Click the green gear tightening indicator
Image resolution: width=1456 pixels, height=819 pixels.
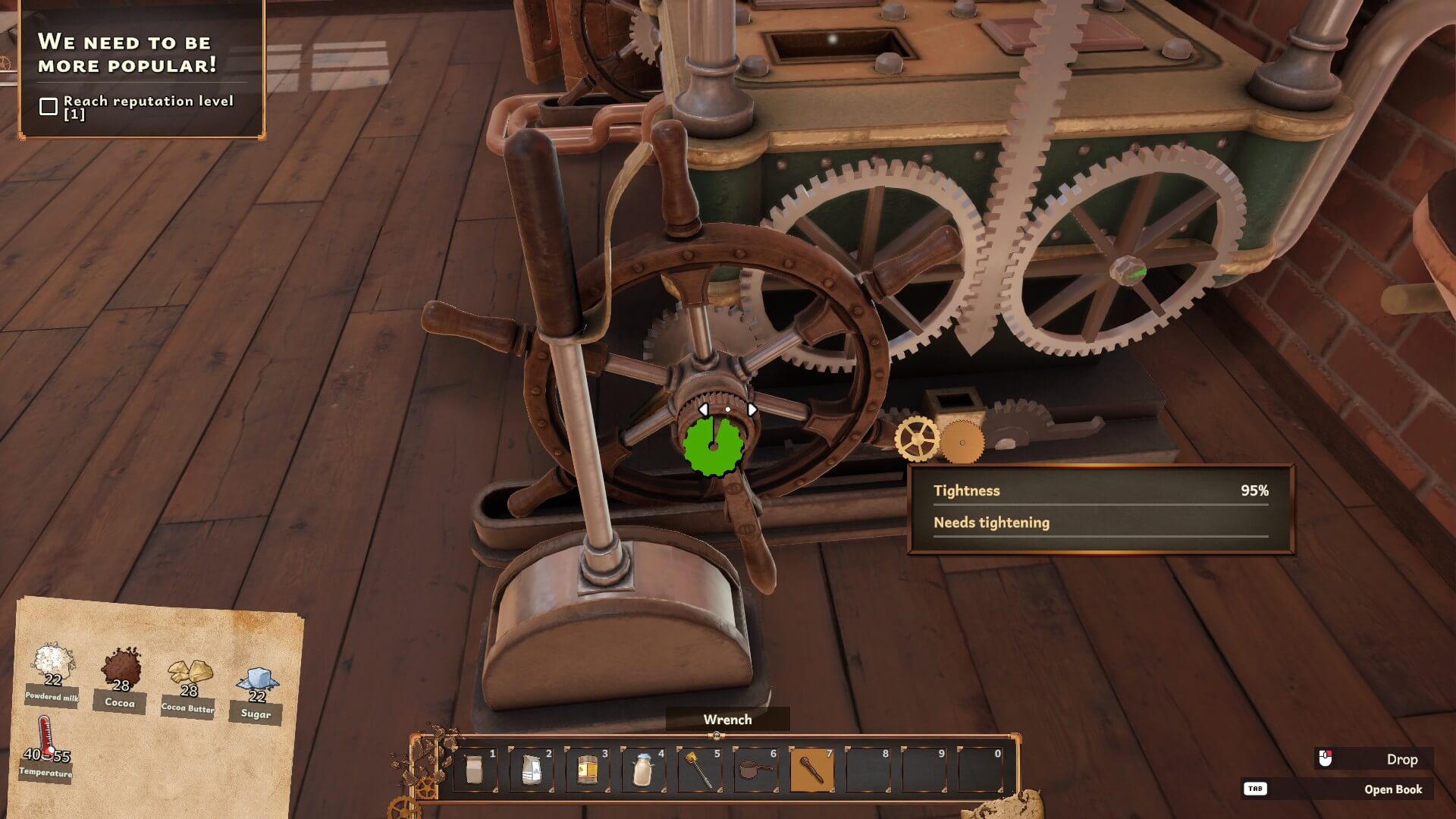[x=713, y=446]
